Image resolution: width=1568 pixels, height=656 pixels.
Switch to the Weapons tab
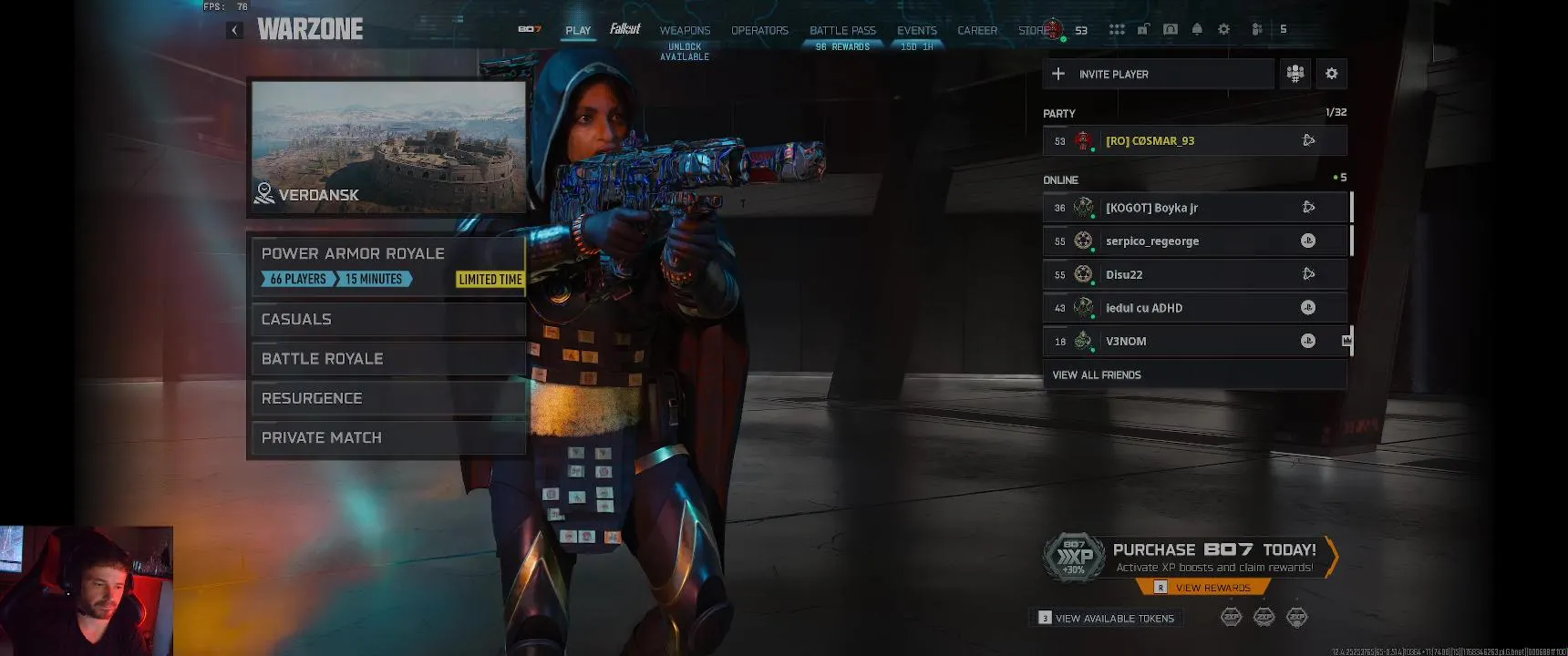click(x=685, y=31)
